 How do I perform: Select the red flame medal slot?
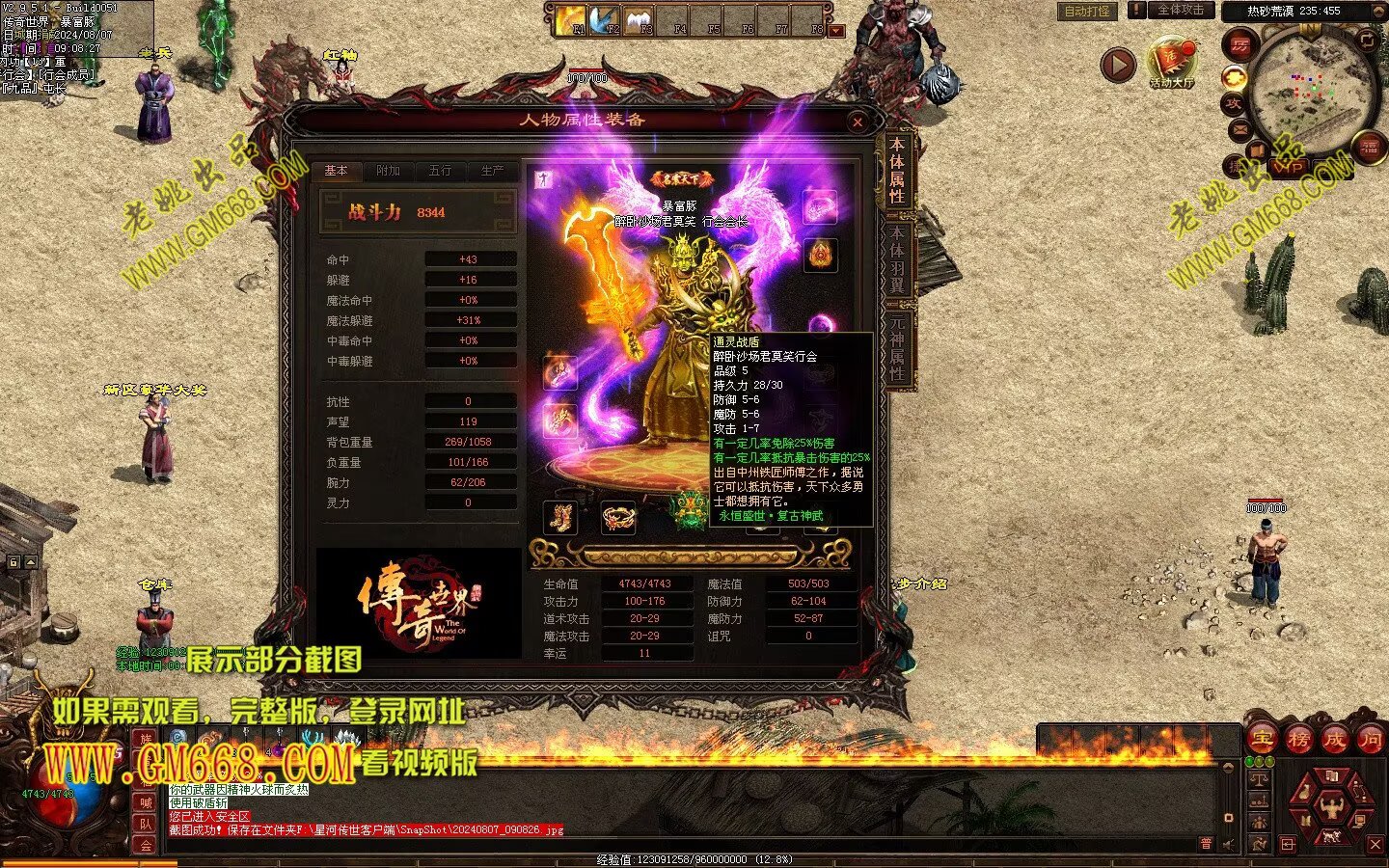pos(821,255)
